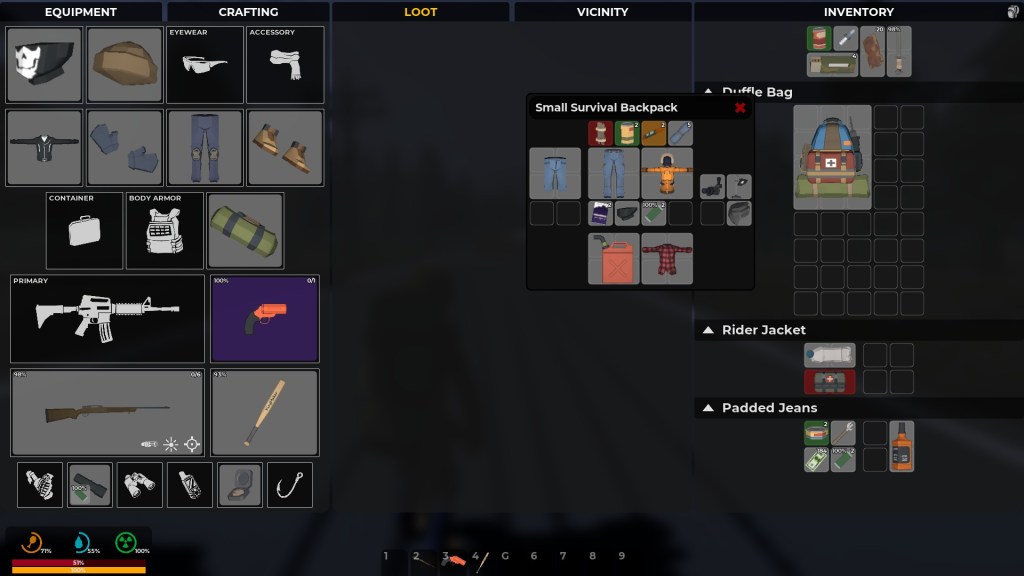Image resolution: width=1024 pixels, height=576 pixels.
Task: Select the hunting rifle slot
Action: point(107,412)
